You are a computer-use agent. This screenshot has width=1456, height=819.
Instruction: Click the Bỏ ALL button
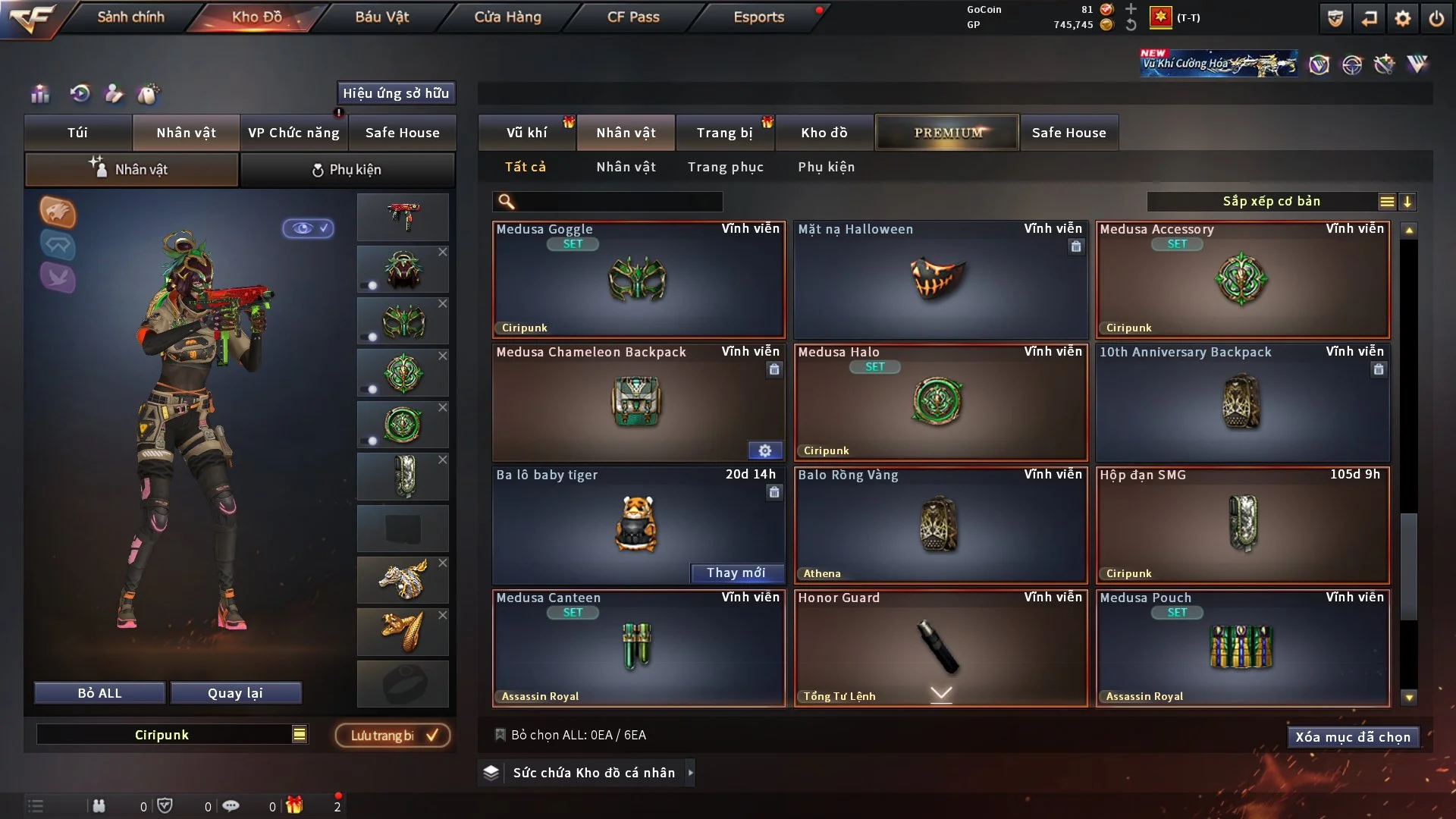99,693
